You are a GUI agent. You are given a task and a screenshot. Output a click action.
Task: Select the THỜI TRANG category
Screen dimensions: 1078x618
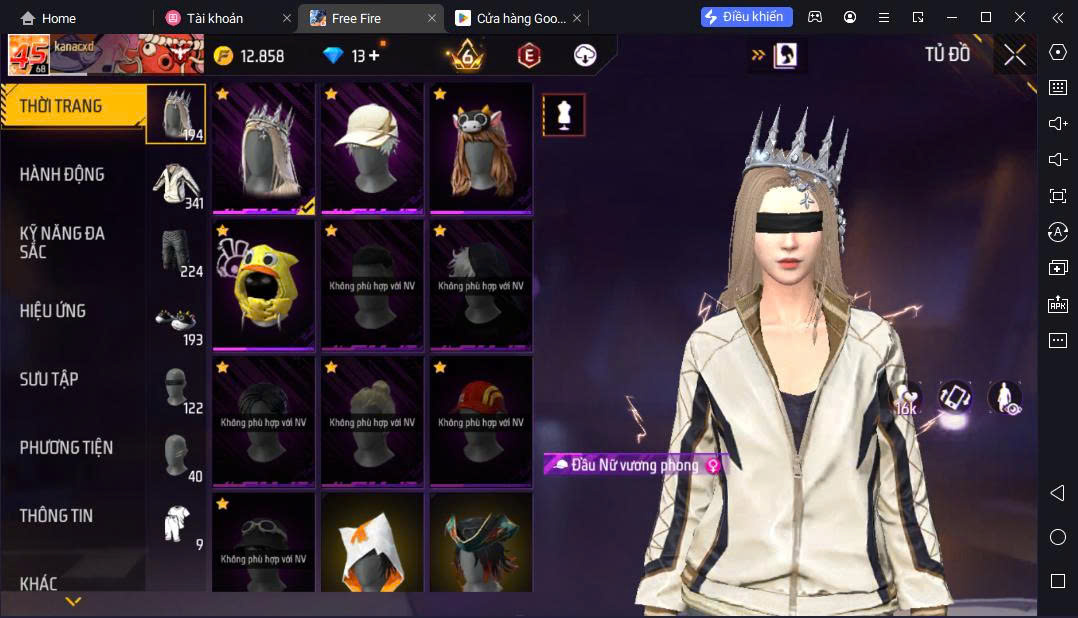tap(61, 106)
